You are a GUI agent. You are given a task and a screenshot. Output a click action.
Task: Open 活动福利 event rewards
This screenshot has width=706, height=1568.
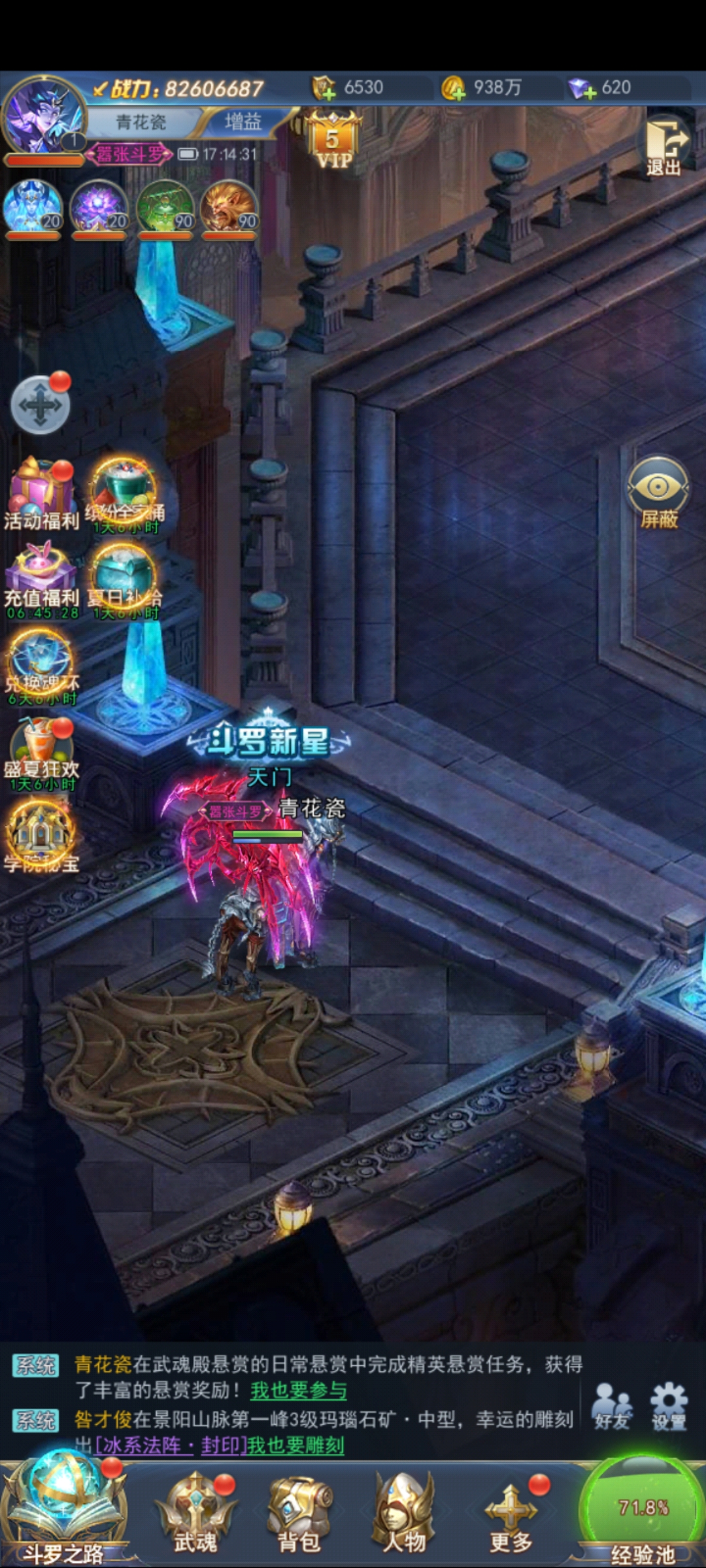click(41, 493)
